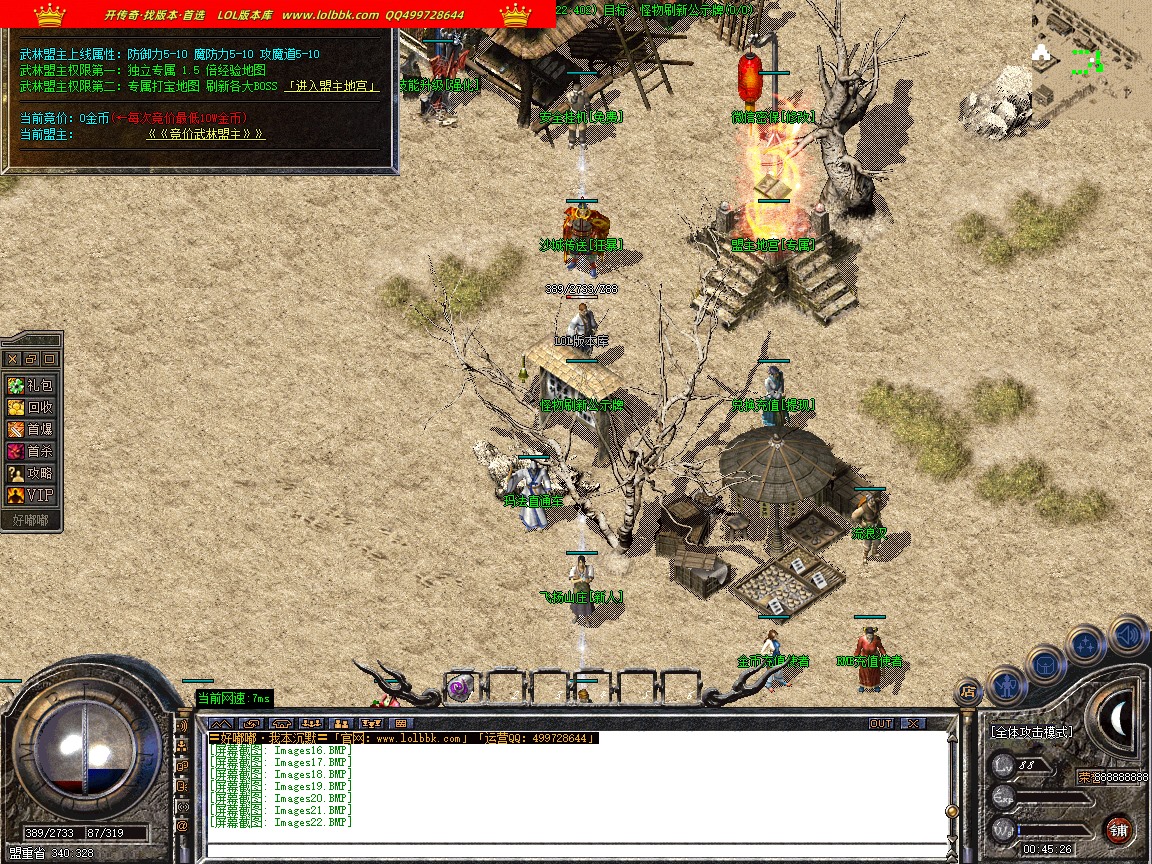Click the chat text input field
1152x864 pixels.
click(575, 850)
